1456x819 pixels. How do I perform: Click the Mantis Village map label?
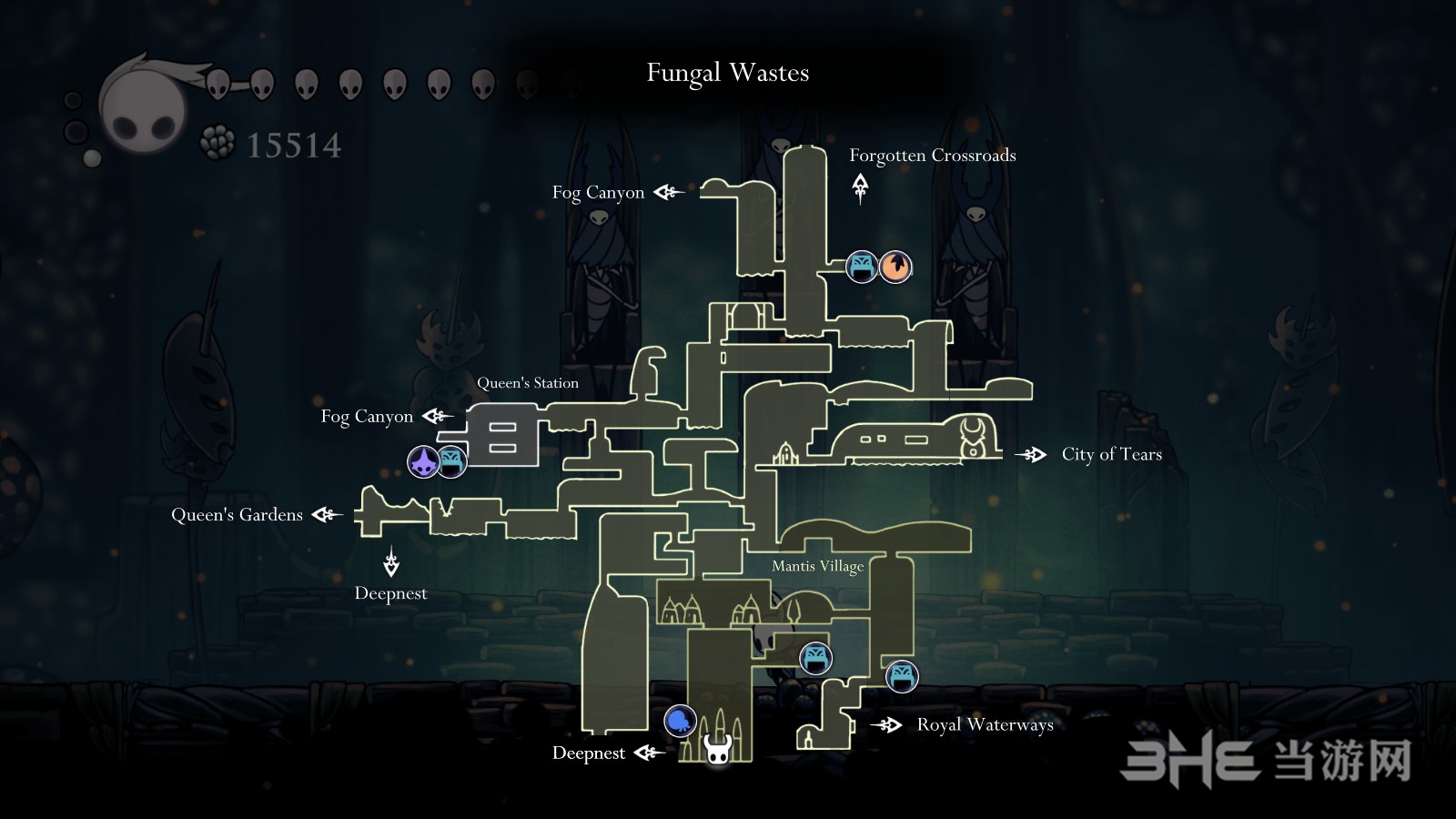tap(817, 566)
